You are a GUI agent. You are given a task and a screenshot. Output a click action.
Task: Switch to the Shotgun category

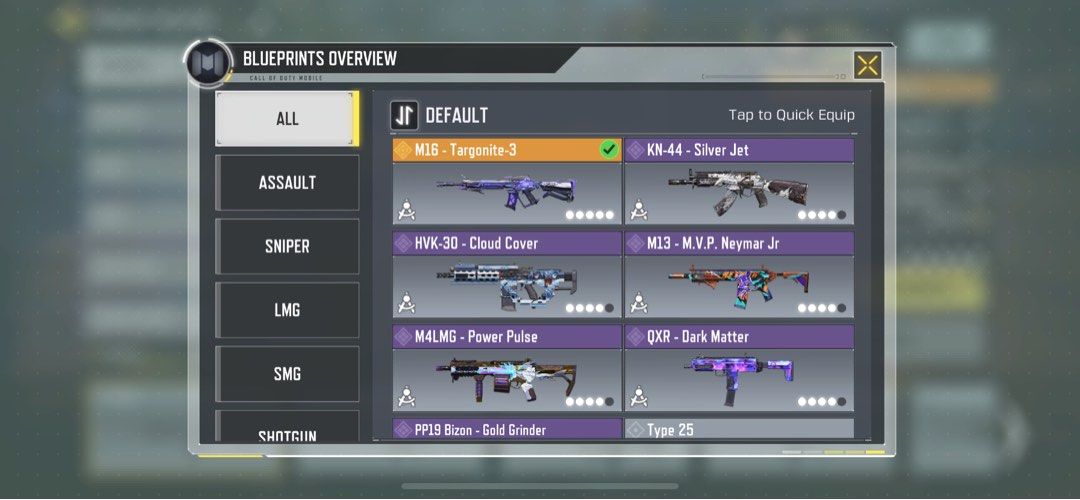(x=287, y=430)
